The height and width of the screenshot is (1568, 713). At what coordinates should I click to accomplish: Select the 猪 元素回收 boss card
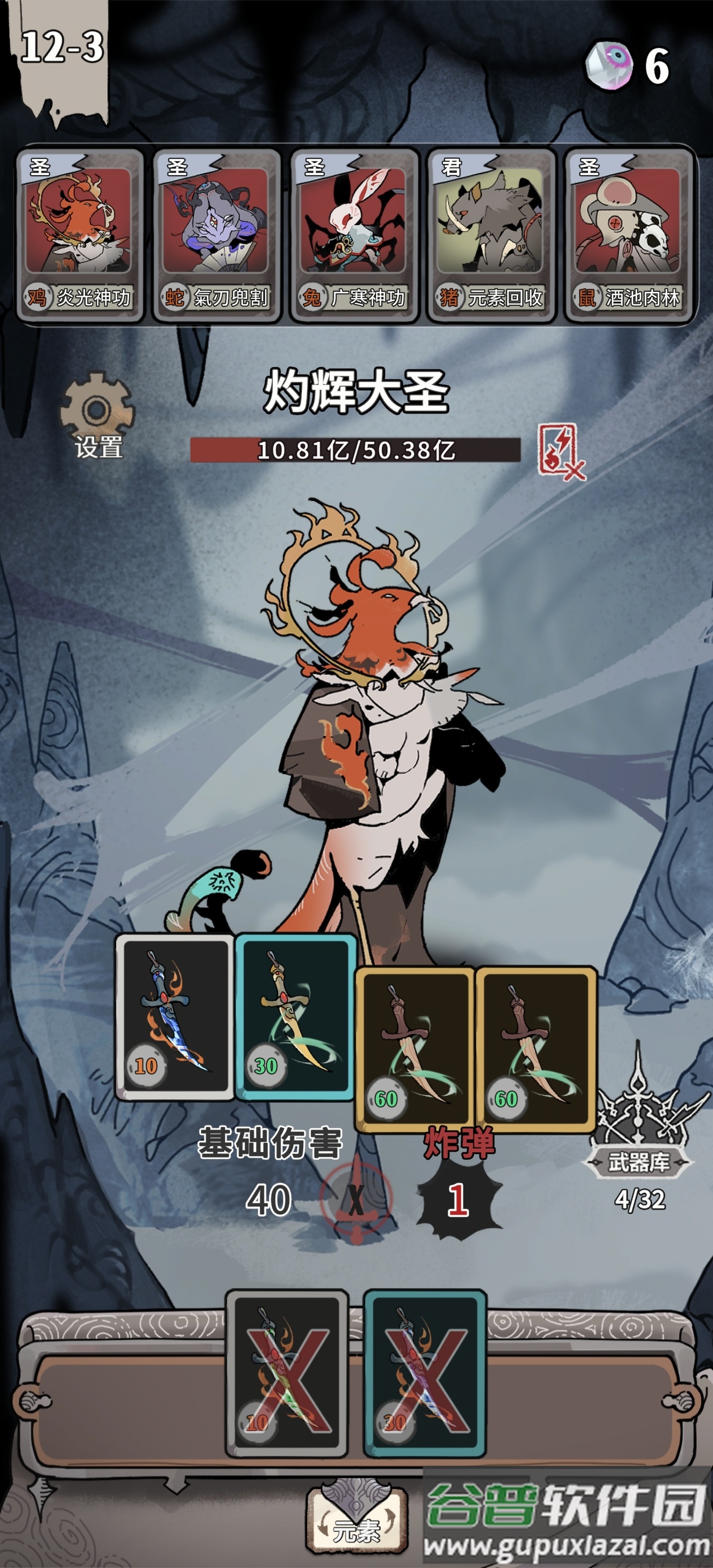[491, 235]
